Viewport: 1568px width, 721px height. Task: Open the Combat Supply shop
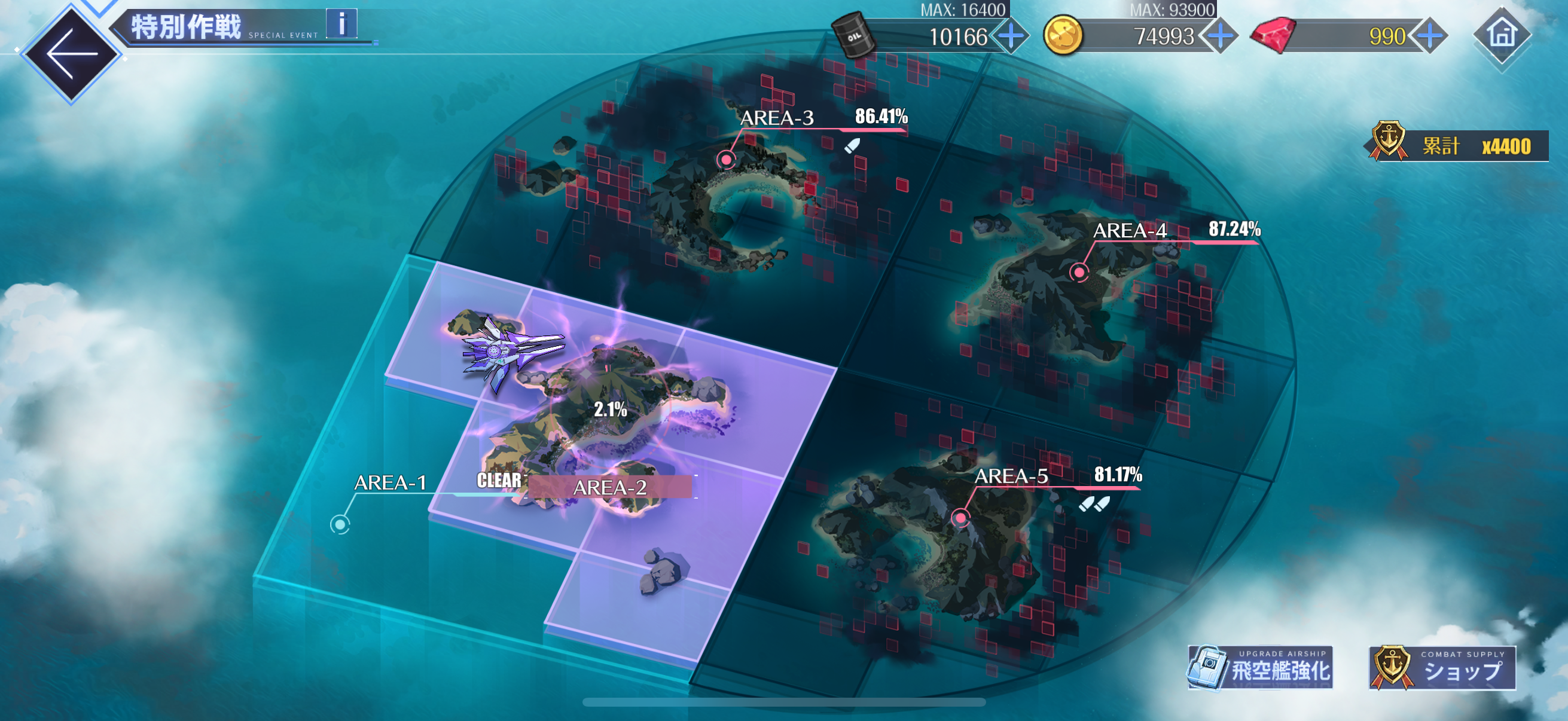[1442, 668]
